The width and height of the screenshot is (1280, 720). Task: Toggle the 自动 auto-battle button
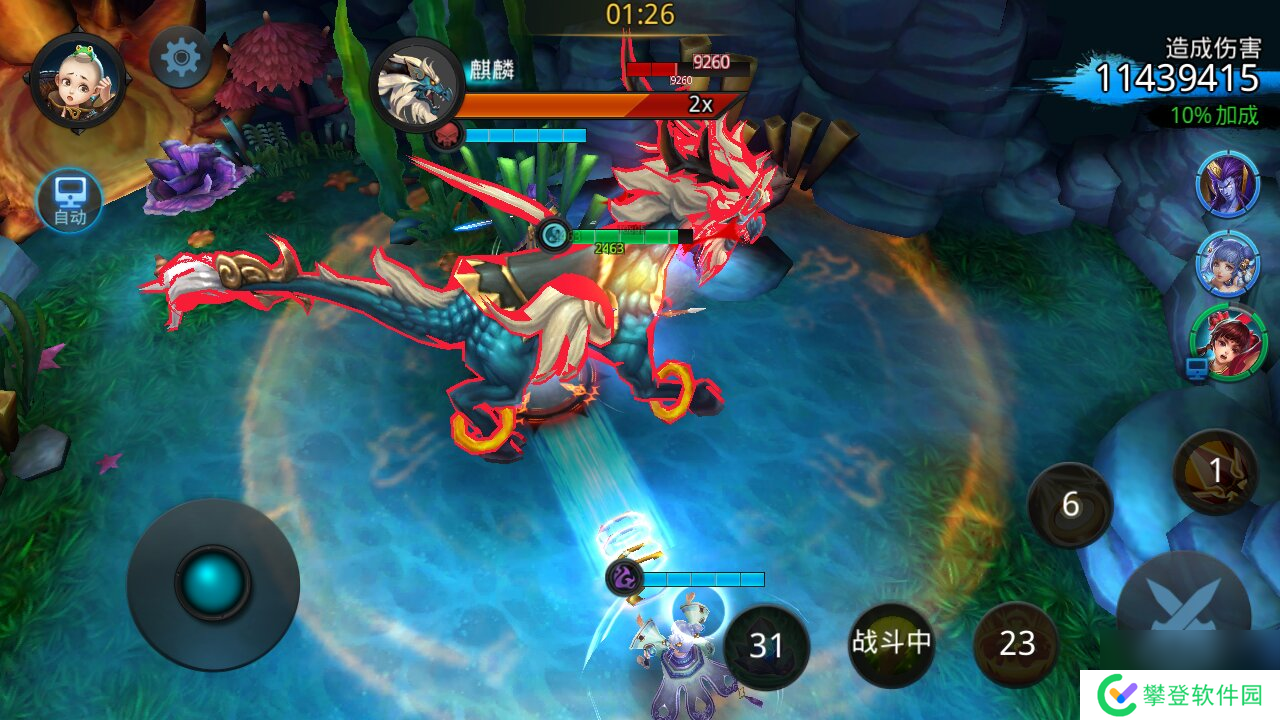tap(70, 200)
